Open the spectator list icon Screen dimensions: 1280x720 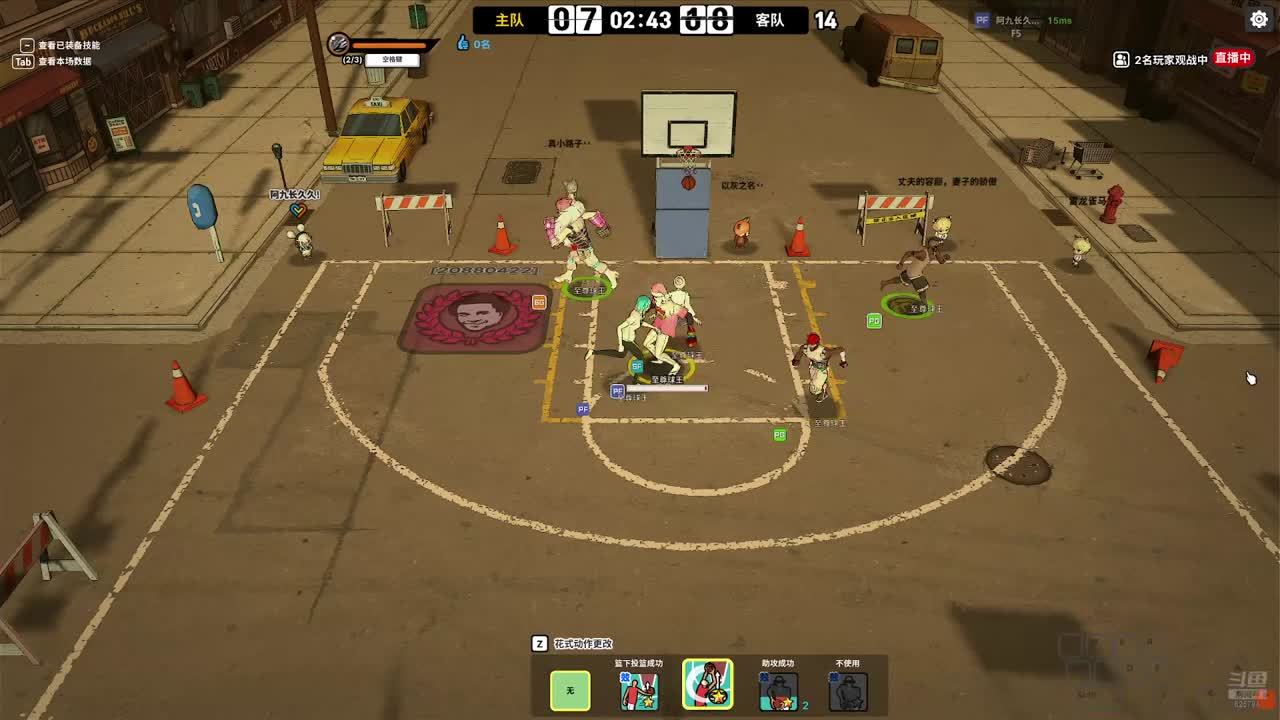[1121, 59]
